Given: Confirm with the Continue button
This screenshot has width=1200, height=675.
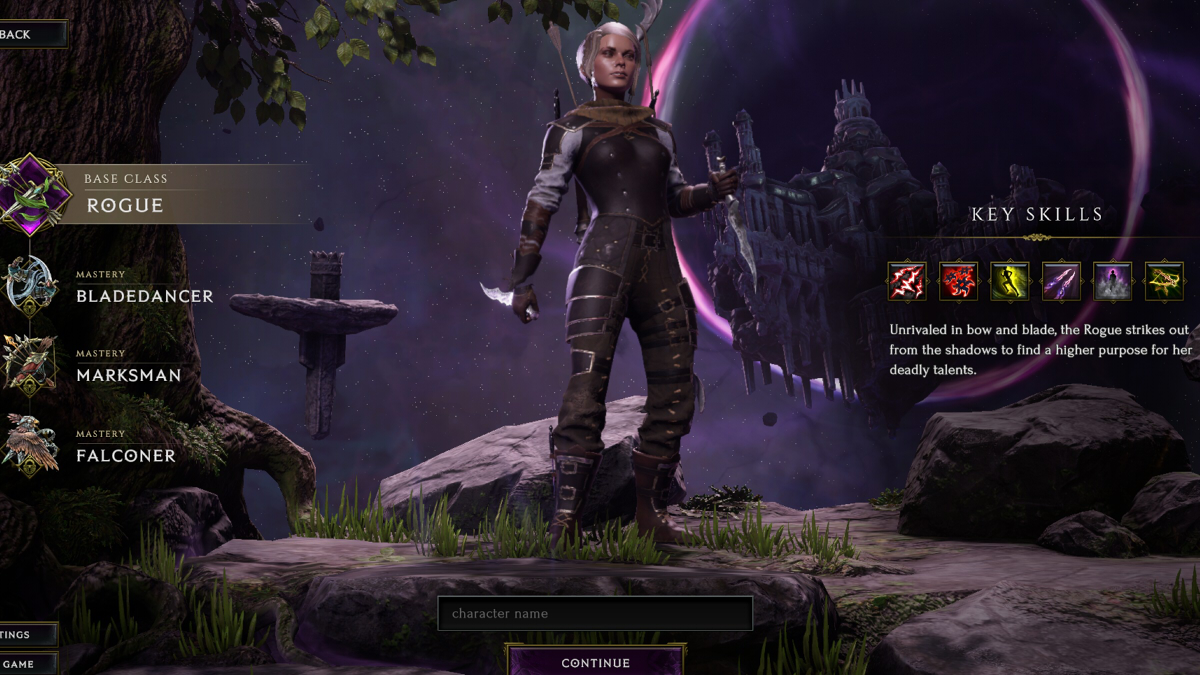Looking at the screenshot, I should click(595, 662).
